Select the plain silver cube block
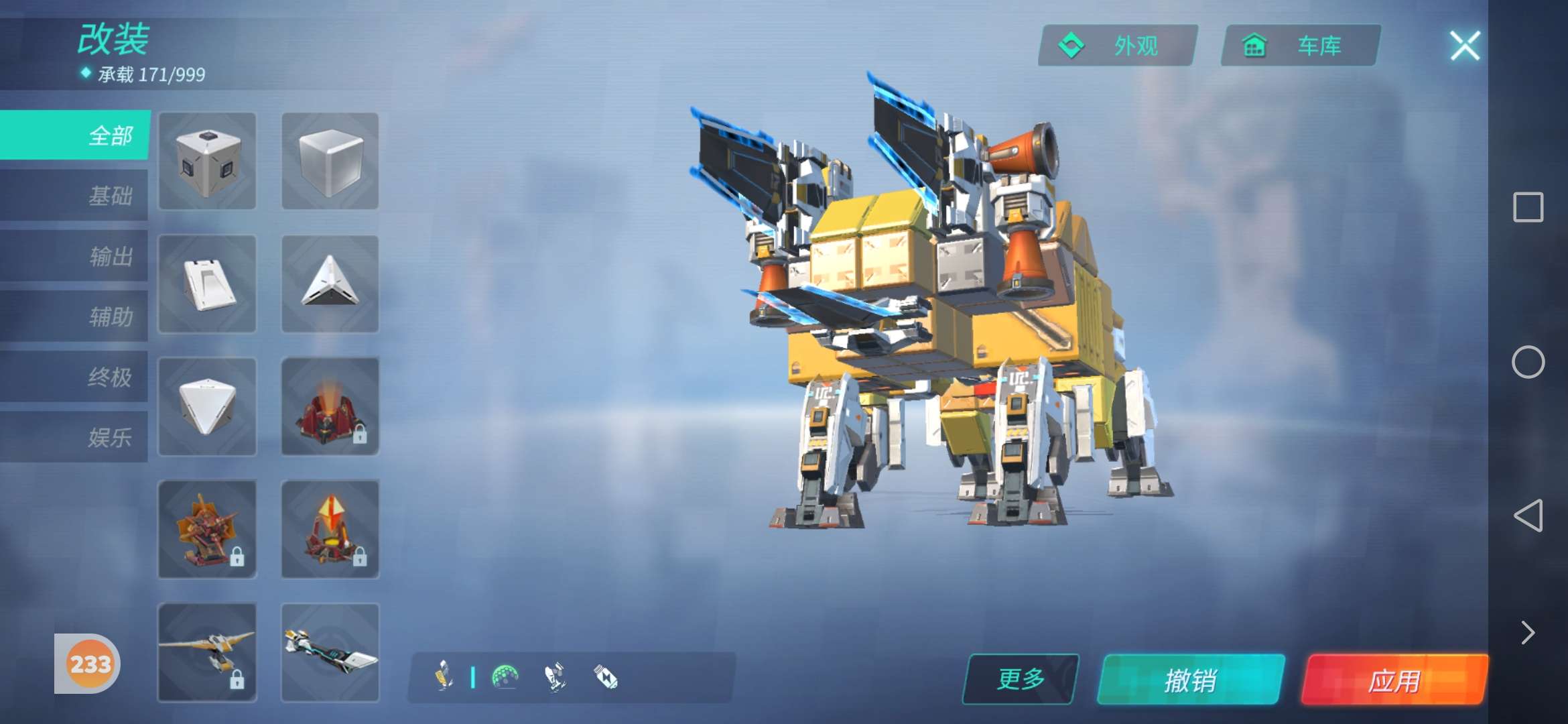This screenshot has width=1568, height=724. click(330, 162)
